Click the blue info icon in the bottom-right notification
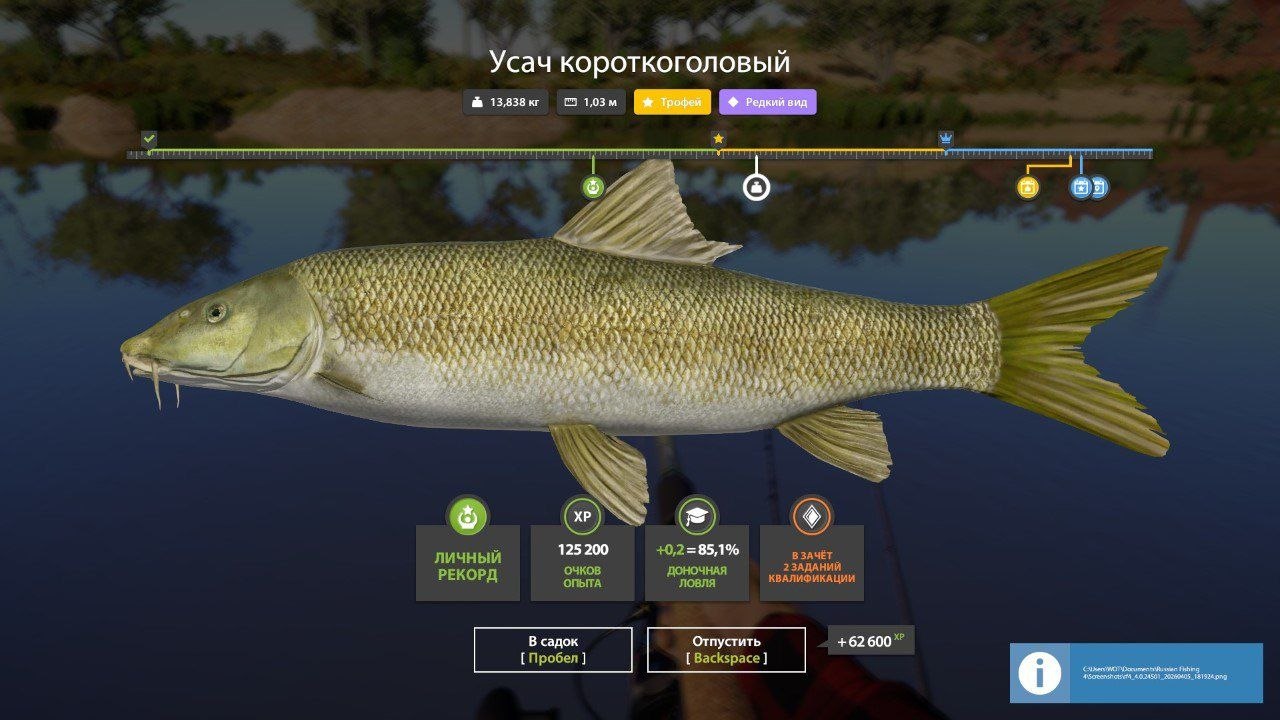 (x=1040, y=673)
